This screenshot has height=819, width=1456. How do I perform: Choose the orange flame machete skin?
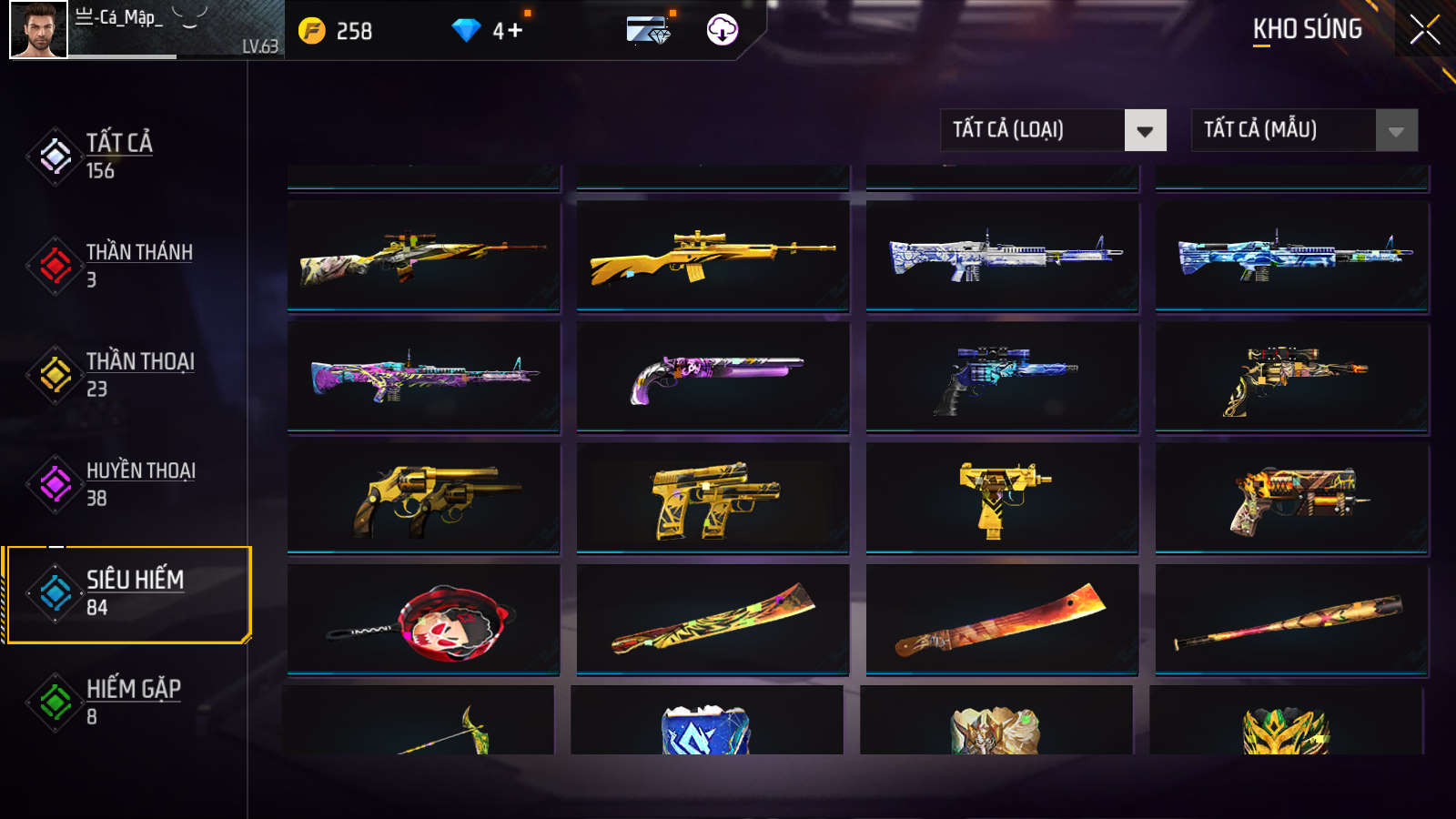point(1002,620)
